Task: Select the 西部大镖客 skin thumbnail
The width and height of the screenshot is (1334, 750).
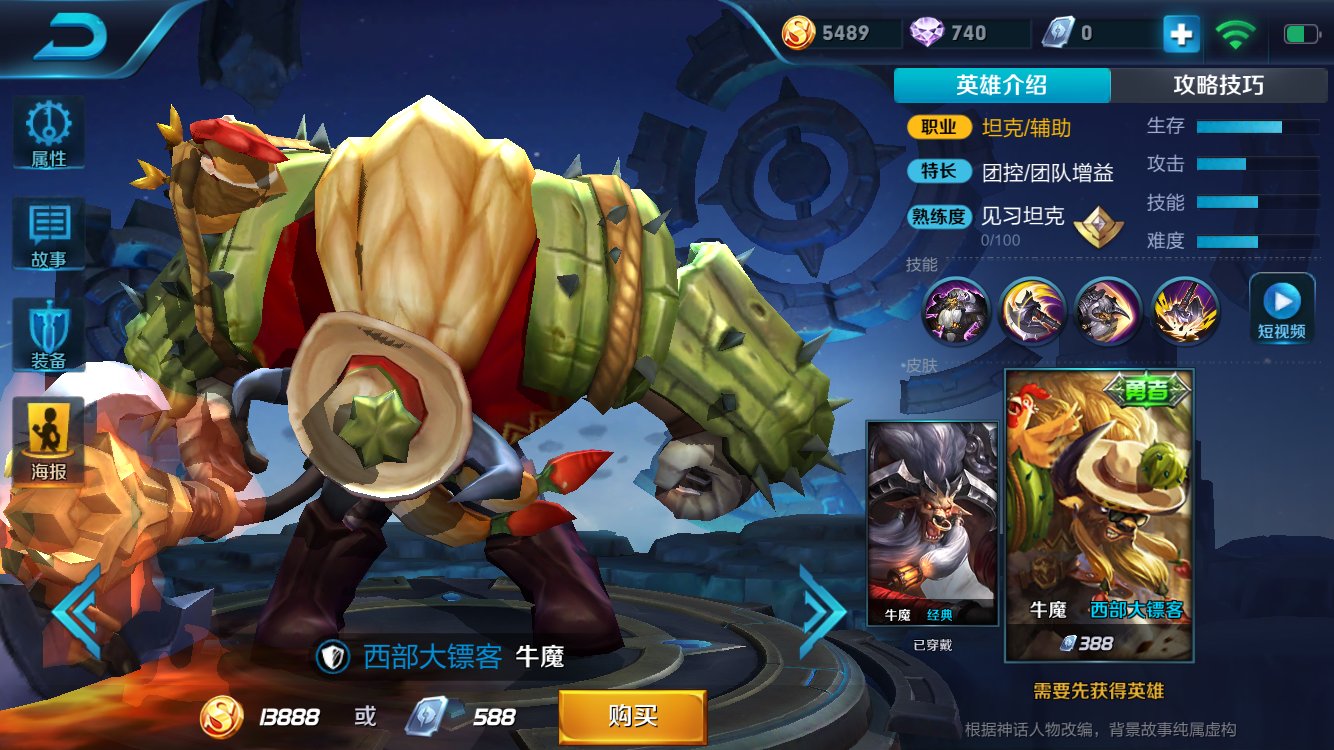Action: pyautogui.click(x=1098, y=515)
